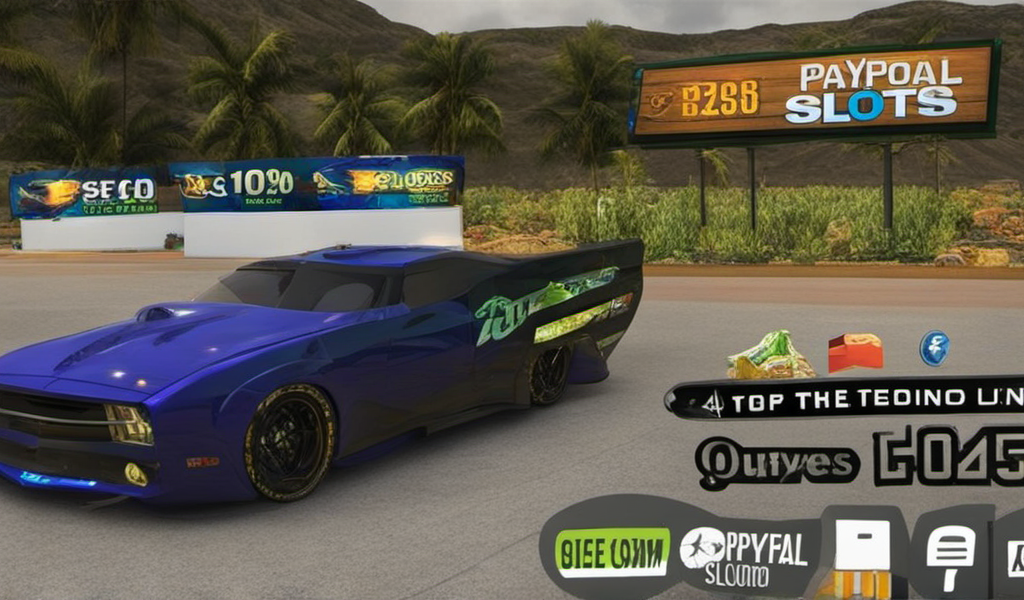The image size is (1024, 600).
Task: Open the Quyves label button
Action: coord(777,462)
